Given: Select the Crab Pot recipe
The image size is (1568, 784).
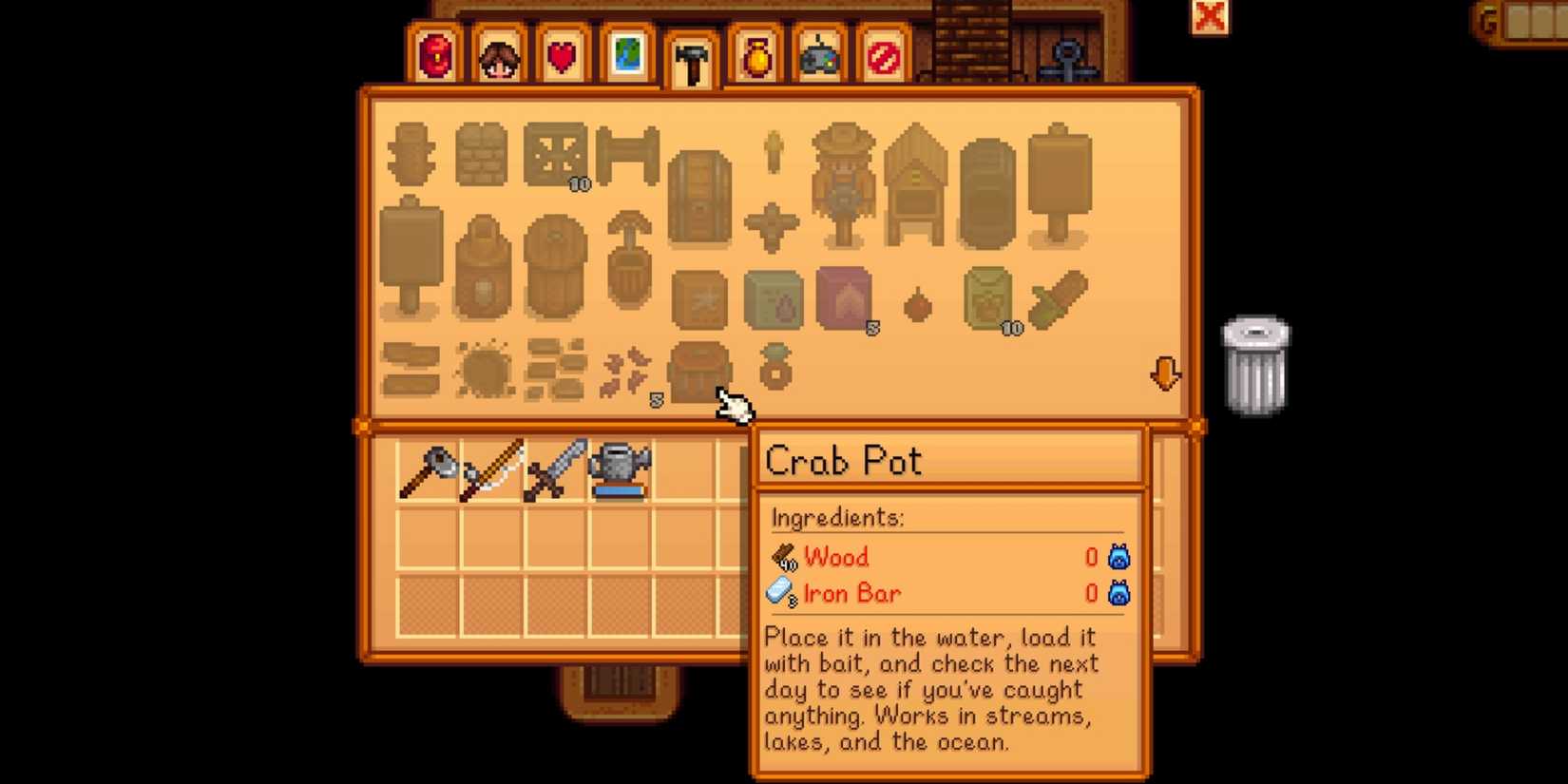Looking at the screenshot, I should [x=700, y=371].
